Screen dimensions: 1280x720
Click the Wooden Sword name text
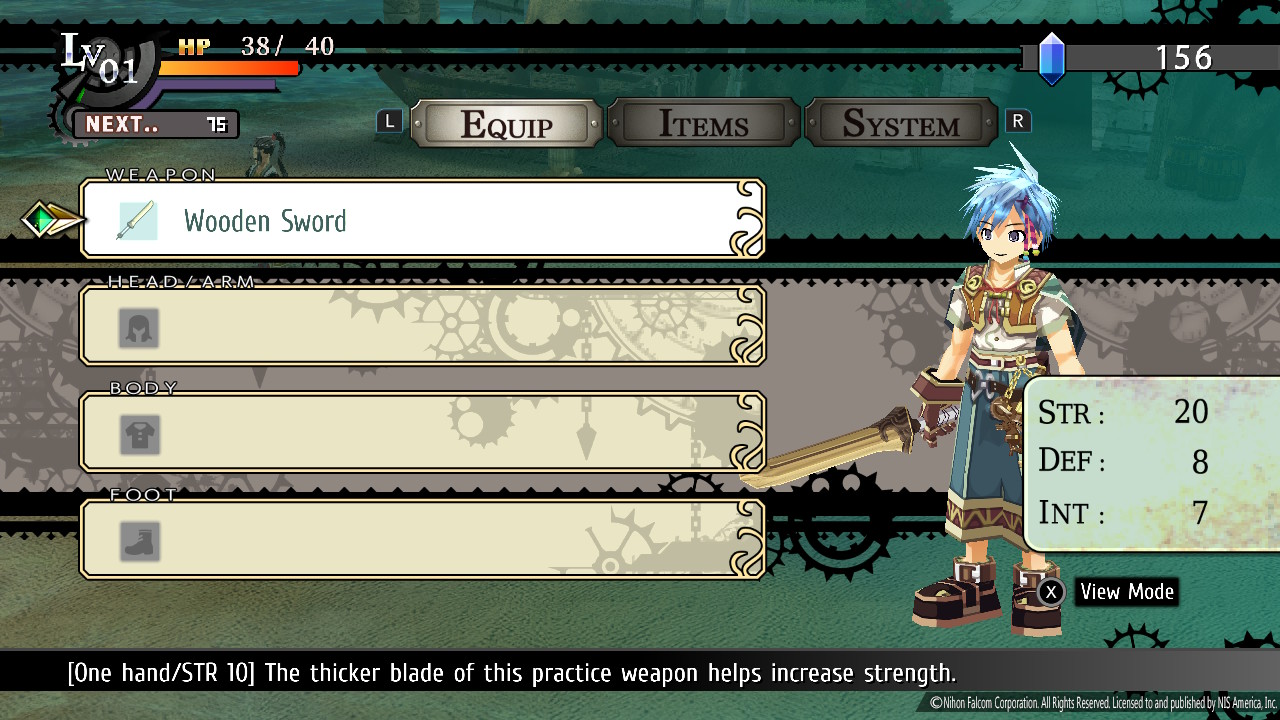[265, 222]
